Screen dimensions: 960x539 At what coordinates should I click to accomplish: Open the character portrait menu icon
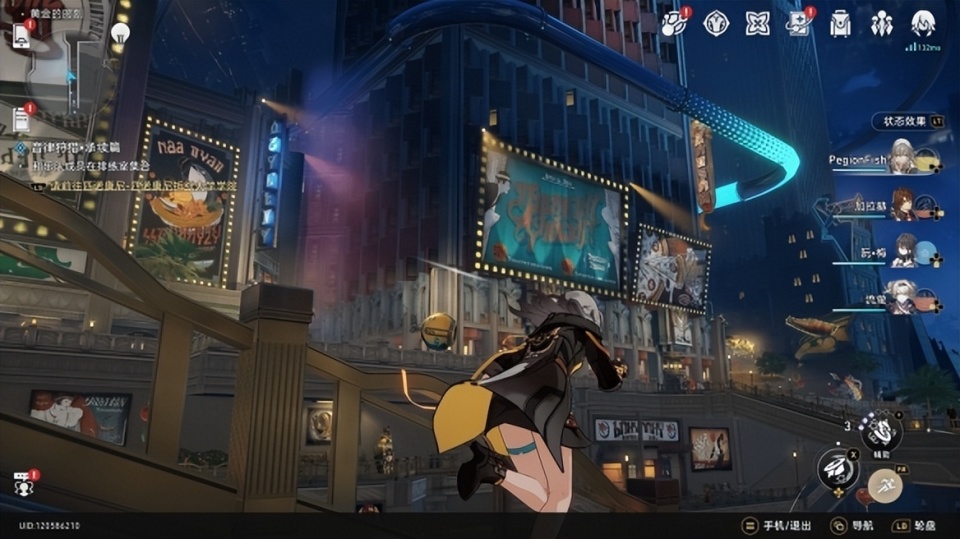coord(923,23)
